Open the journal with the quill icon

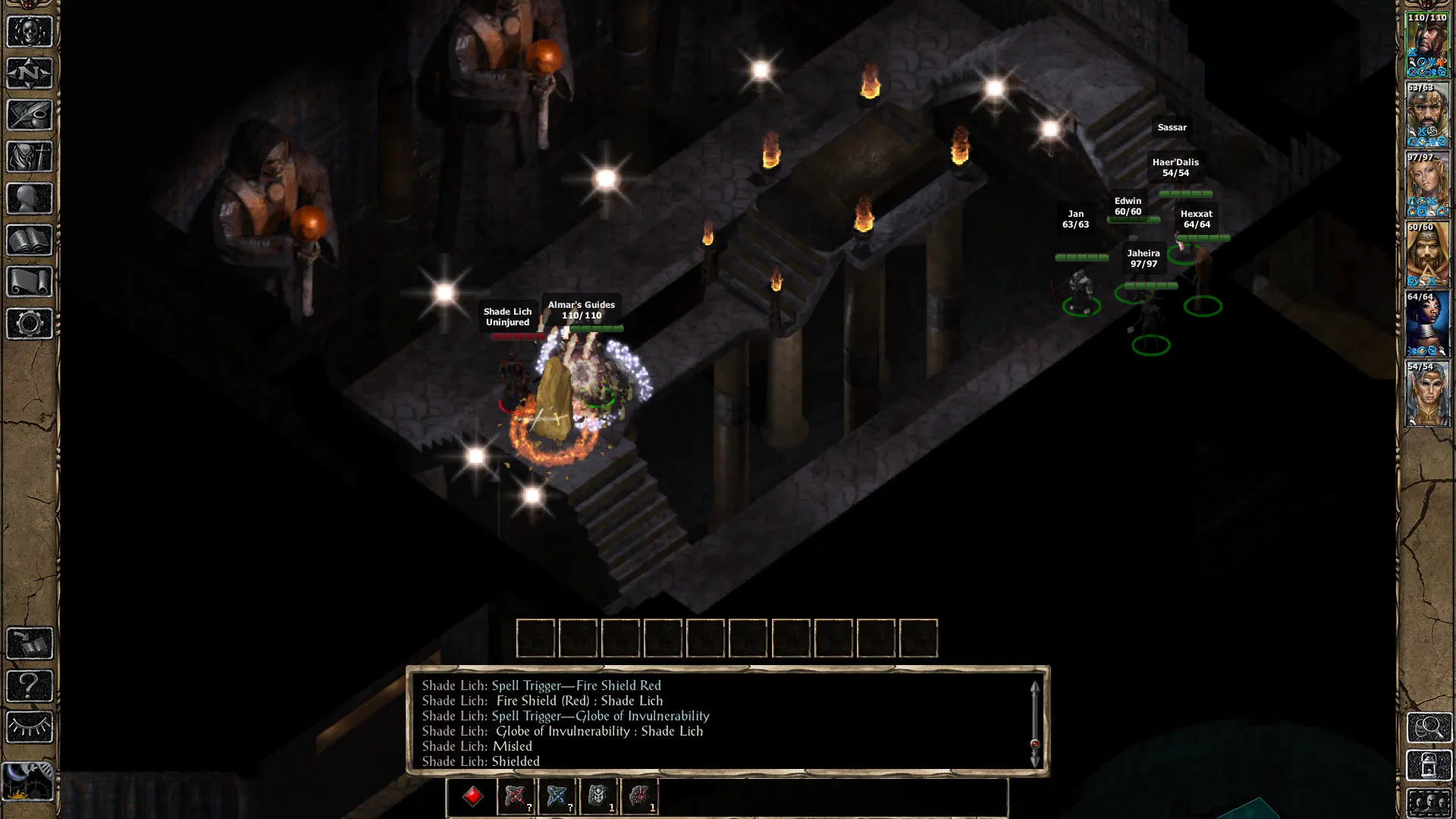30,115
